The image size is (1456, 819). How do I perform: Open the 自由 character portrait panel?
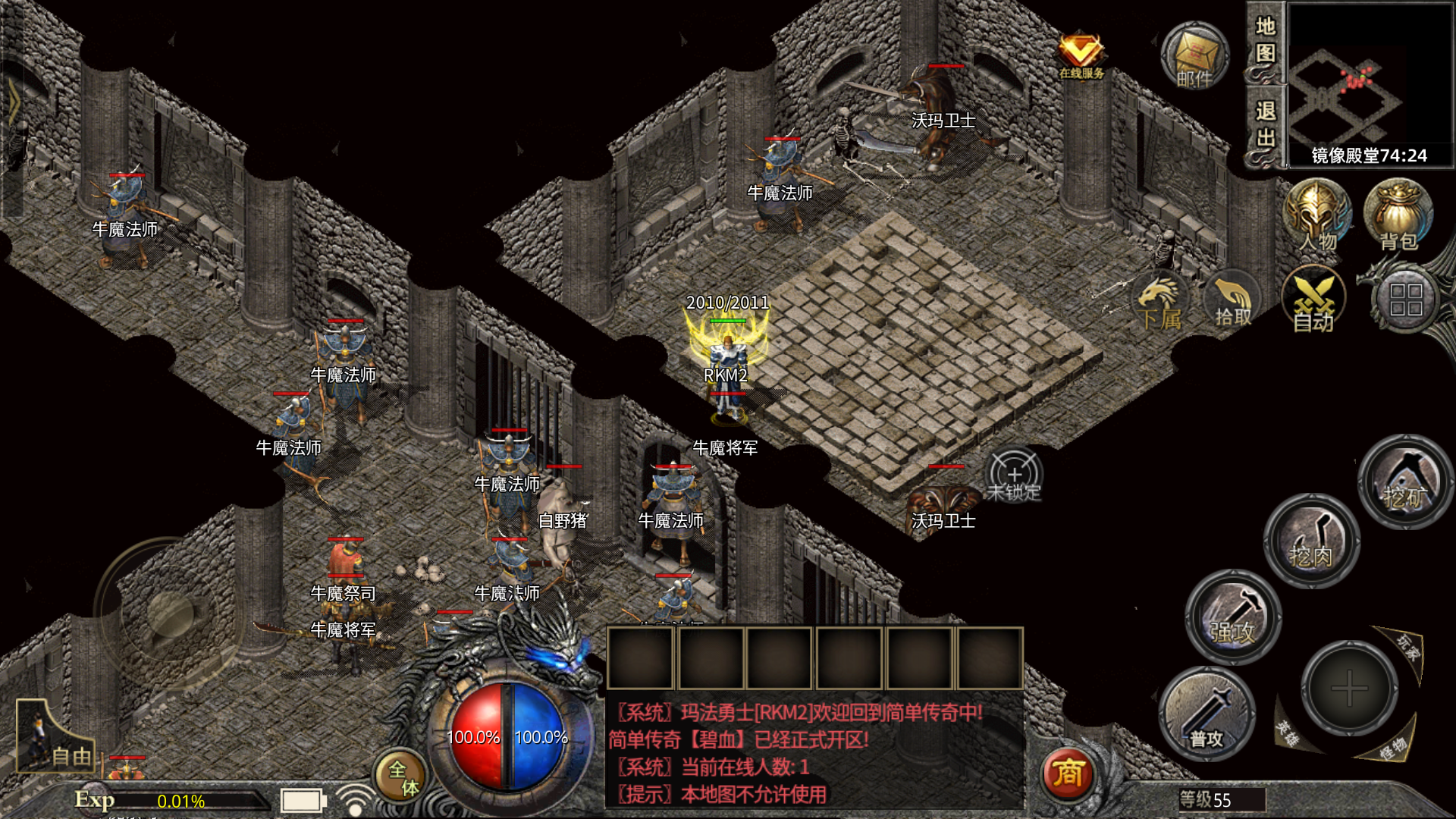(x=53, y=737)
